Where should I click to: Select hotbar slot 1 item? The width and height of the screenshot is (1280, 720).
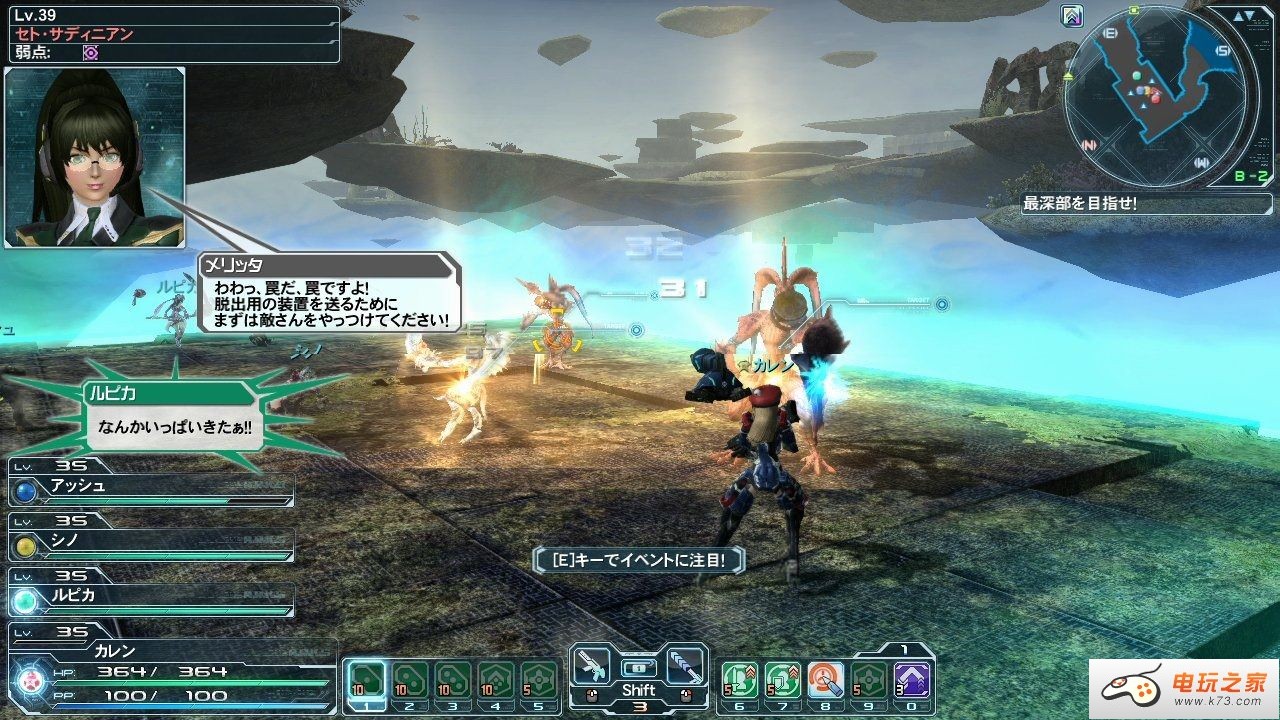coord(367,680)
